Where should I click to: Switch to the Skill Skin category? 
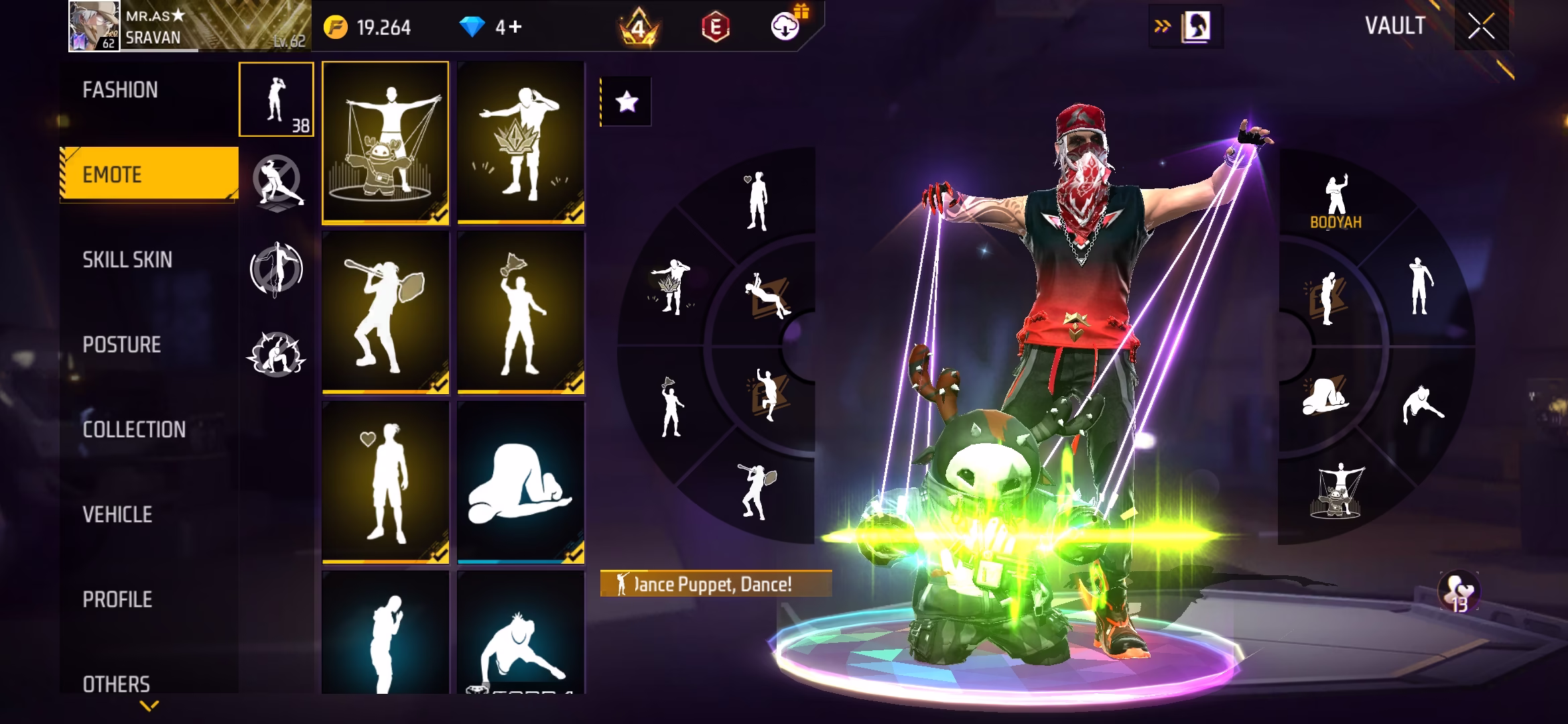127,259
